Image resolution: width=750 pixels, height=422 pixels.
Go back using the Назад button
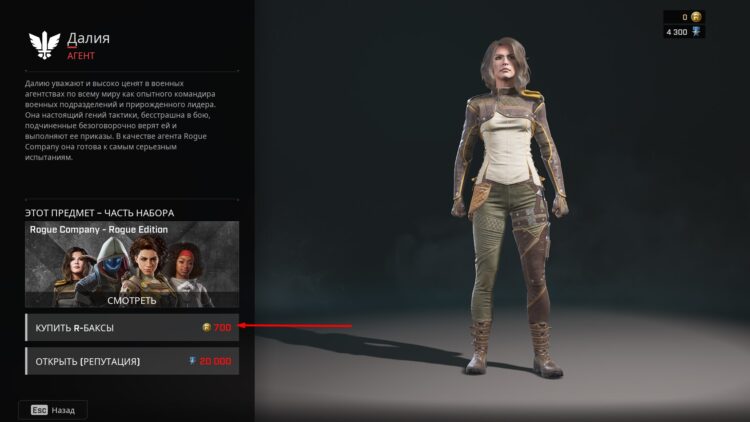pyautogui.click(x=53, y=410)
